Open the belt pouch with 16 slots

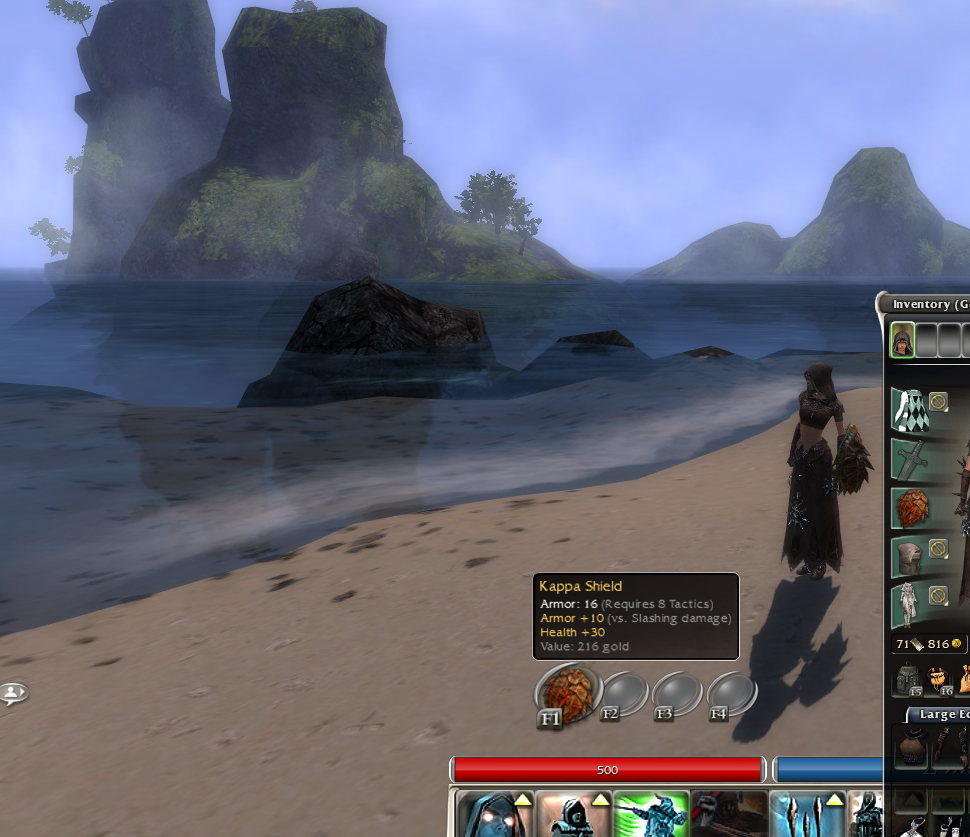[940, 680]
